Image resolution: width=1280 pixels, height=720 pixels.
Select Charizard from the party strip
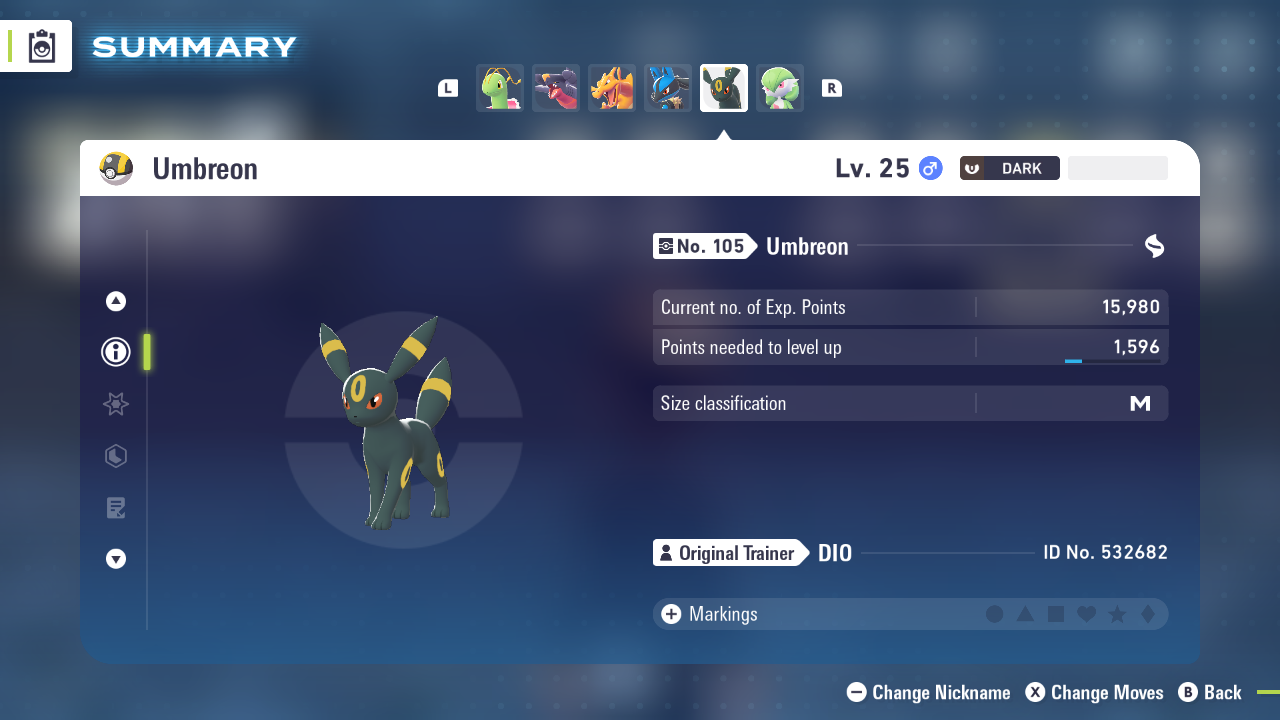(x=612, y=88)
